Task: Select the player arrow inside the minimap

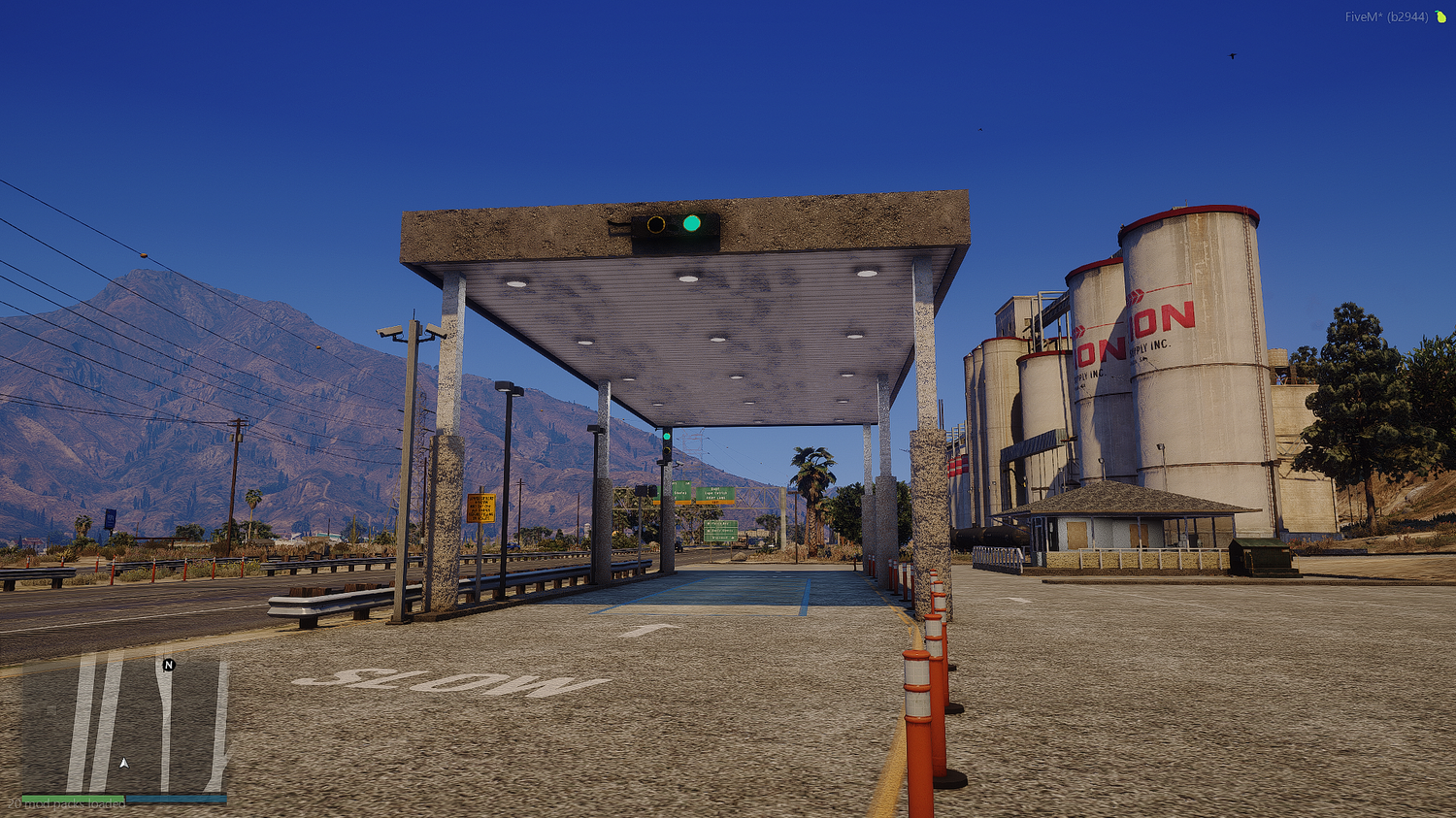Action: point(124,763)
